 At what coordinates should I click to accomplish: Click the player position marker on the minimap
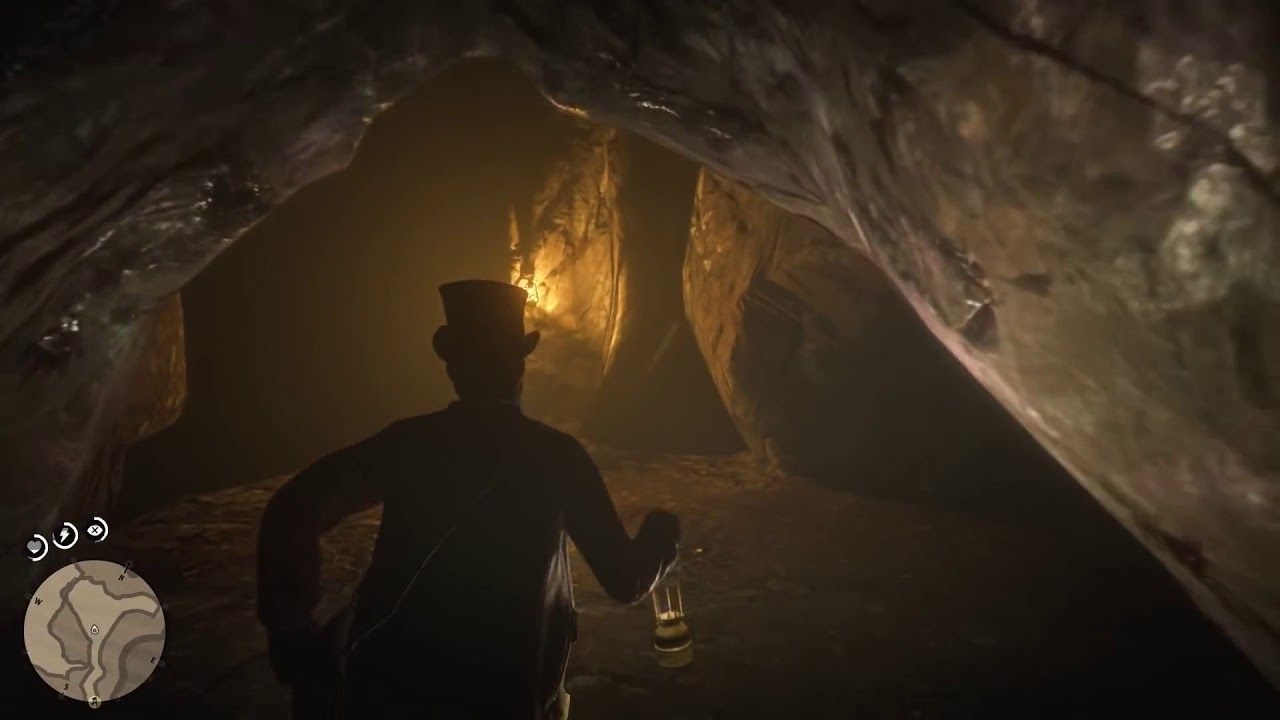point(95,630)
